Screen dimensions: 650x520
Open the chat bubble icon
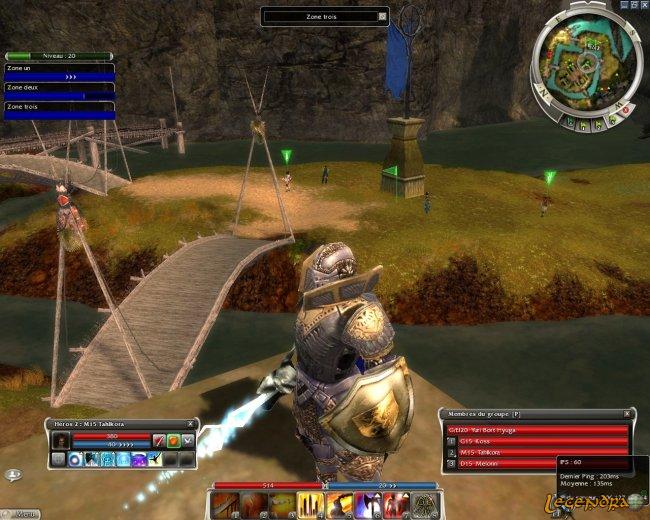12,476
